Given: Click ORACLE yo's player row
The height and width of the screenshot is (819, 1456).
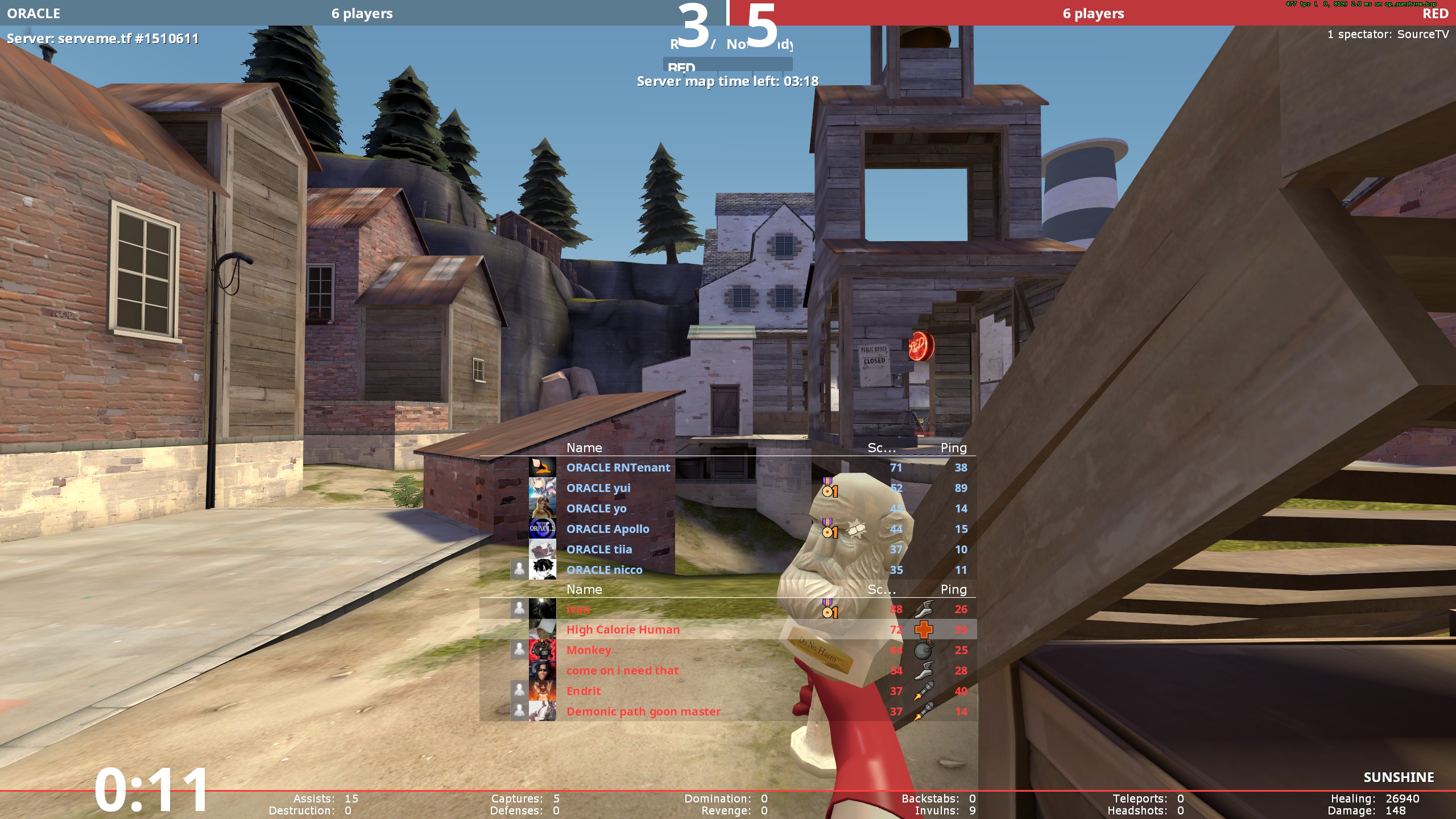Looking at the screenshot, I should click(596, 508).
